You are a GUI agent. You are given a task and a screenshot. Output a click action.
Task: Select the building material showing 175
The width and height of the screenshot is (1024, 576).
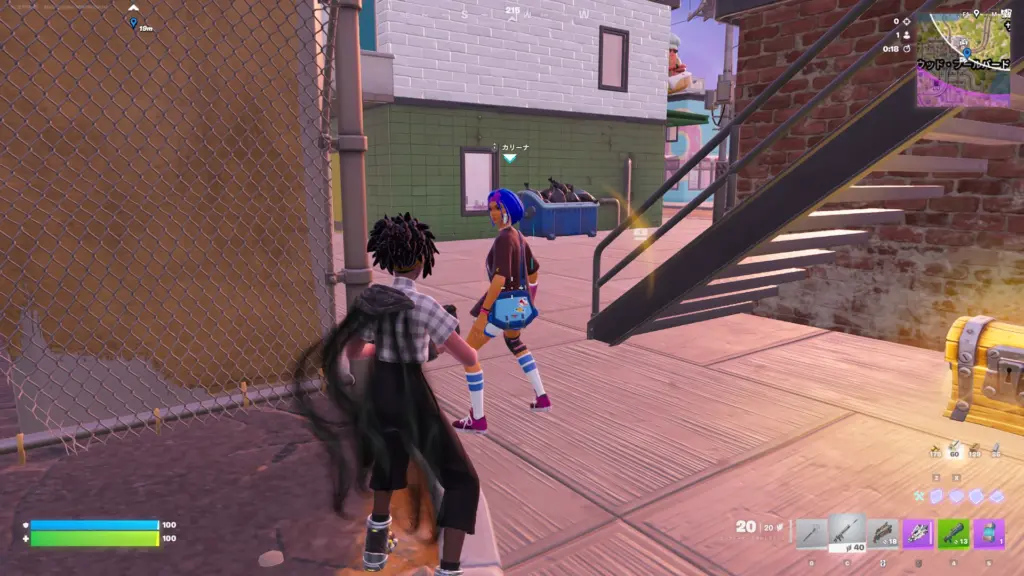click(x=936, y=451)
